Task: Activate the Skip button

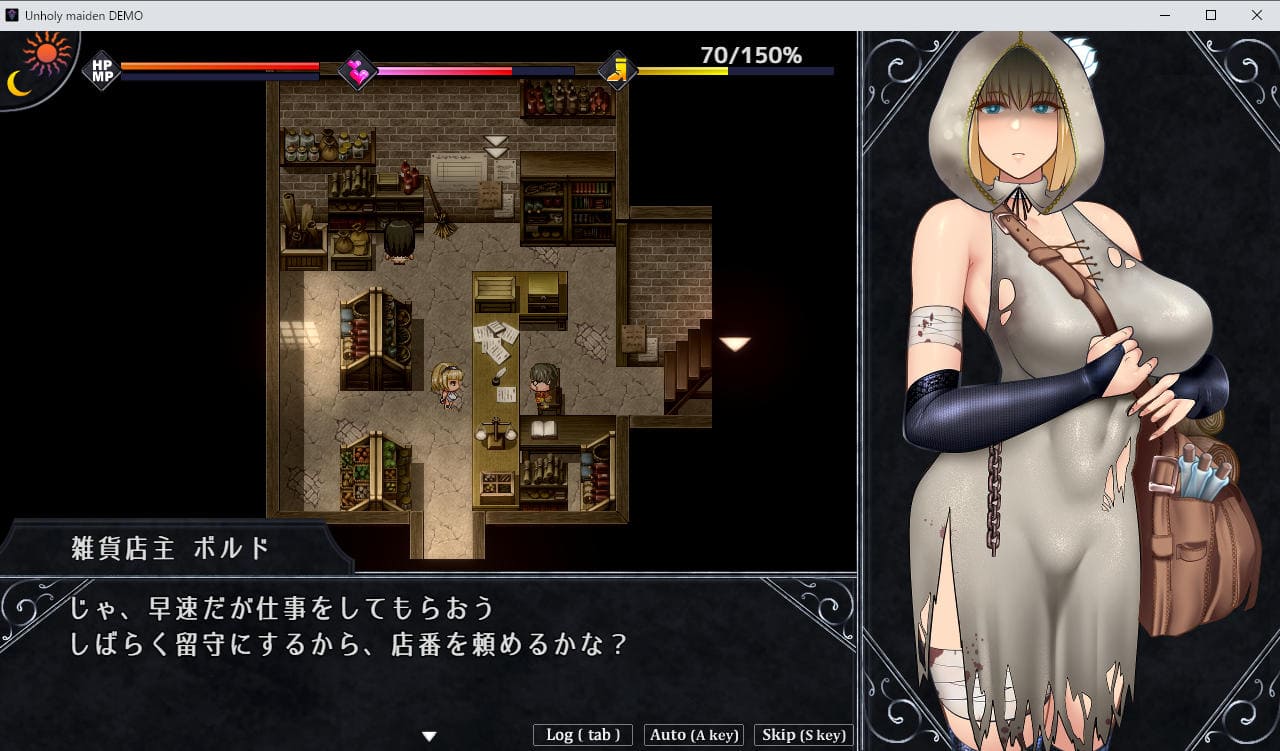Action: pyautogui.click(x=803, y=735)
